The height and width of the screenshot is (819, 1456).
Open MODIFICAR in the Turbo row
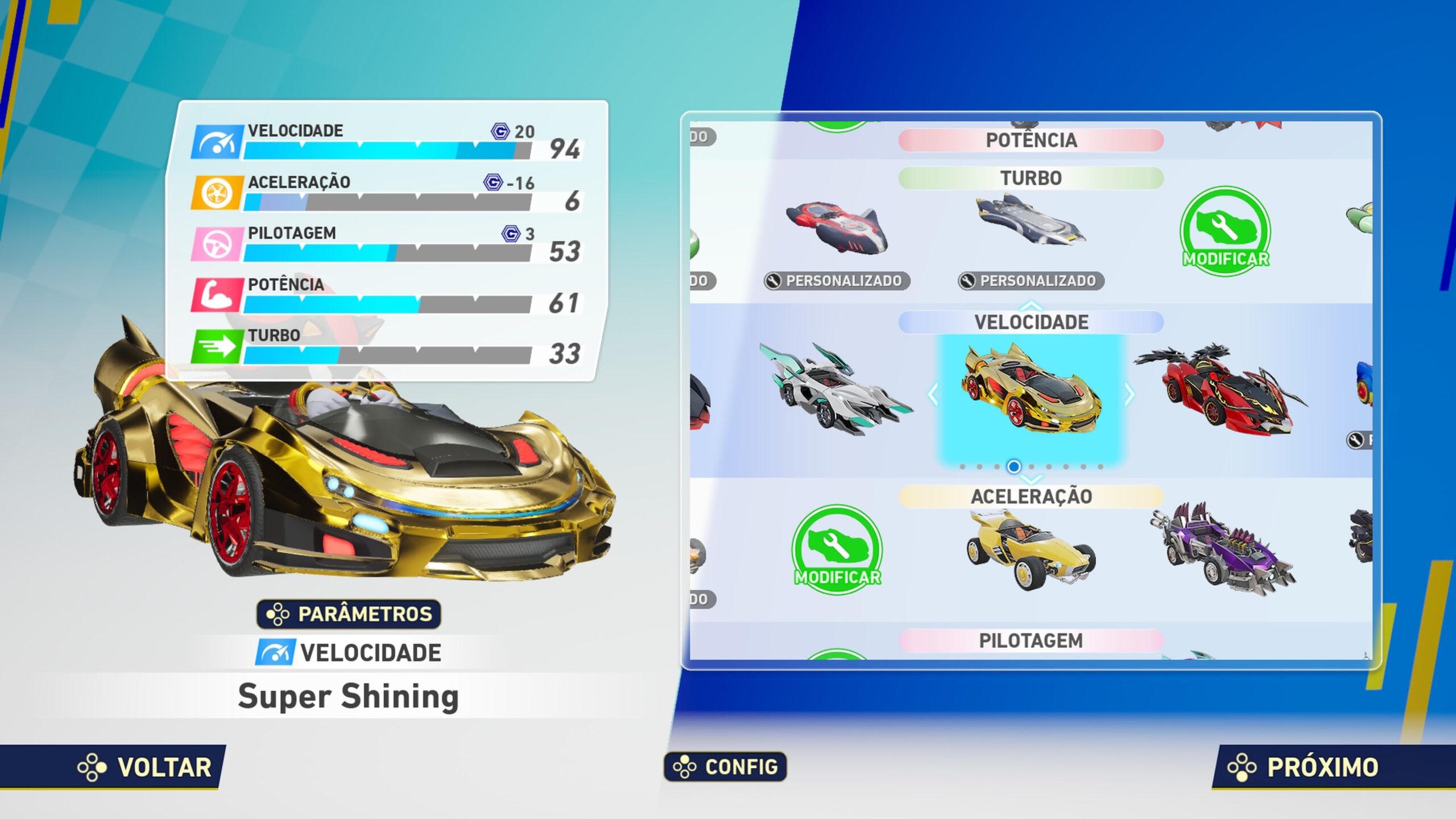[x=1226, y=232]
